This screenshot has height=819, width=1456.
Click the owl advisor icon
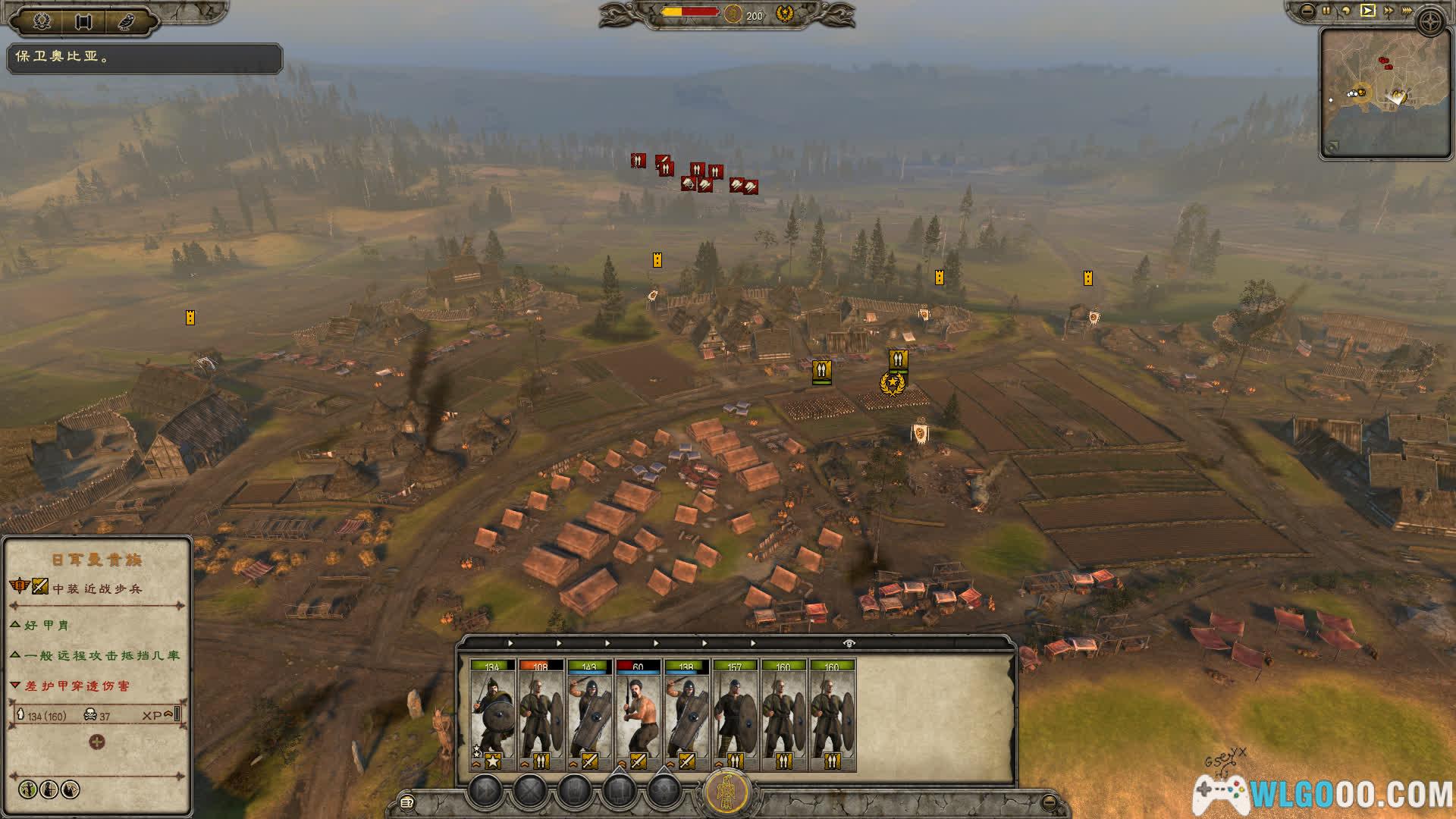click(126, 20)
